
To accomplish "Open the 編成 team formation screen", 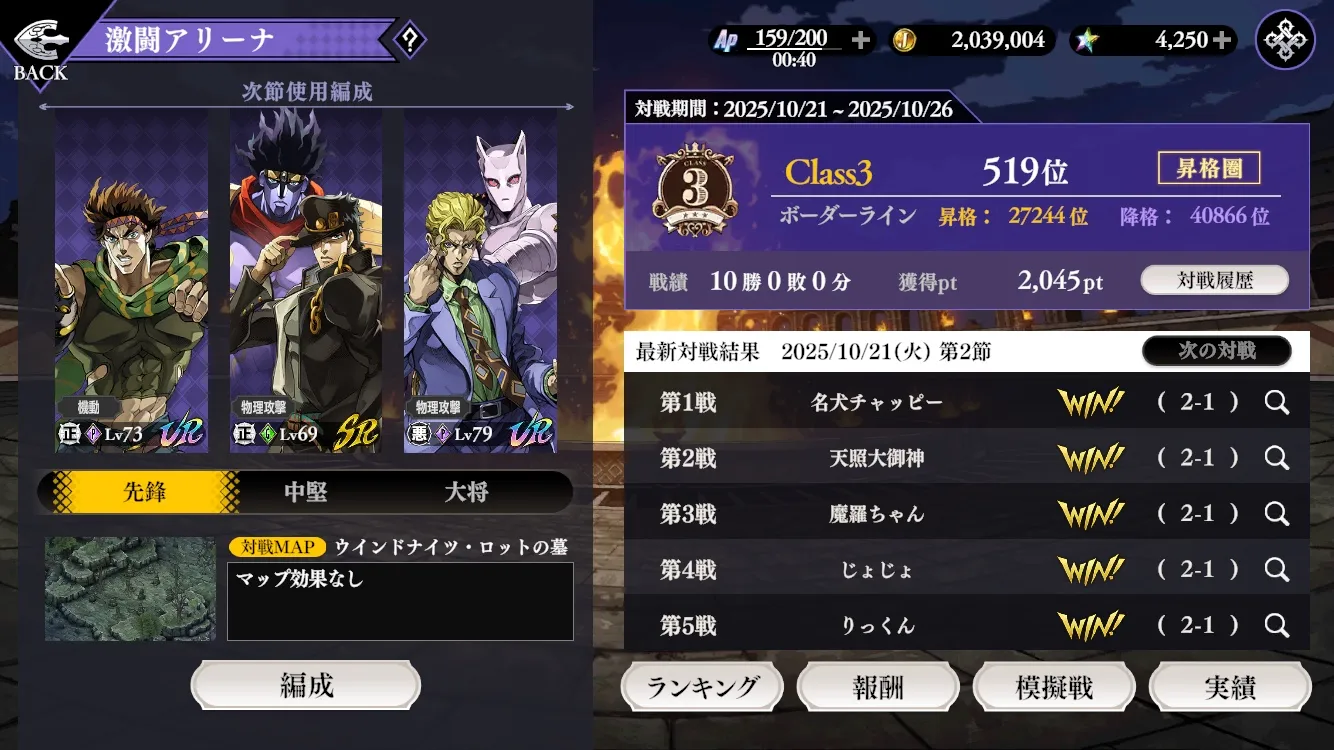I will [x=306, y=686].
